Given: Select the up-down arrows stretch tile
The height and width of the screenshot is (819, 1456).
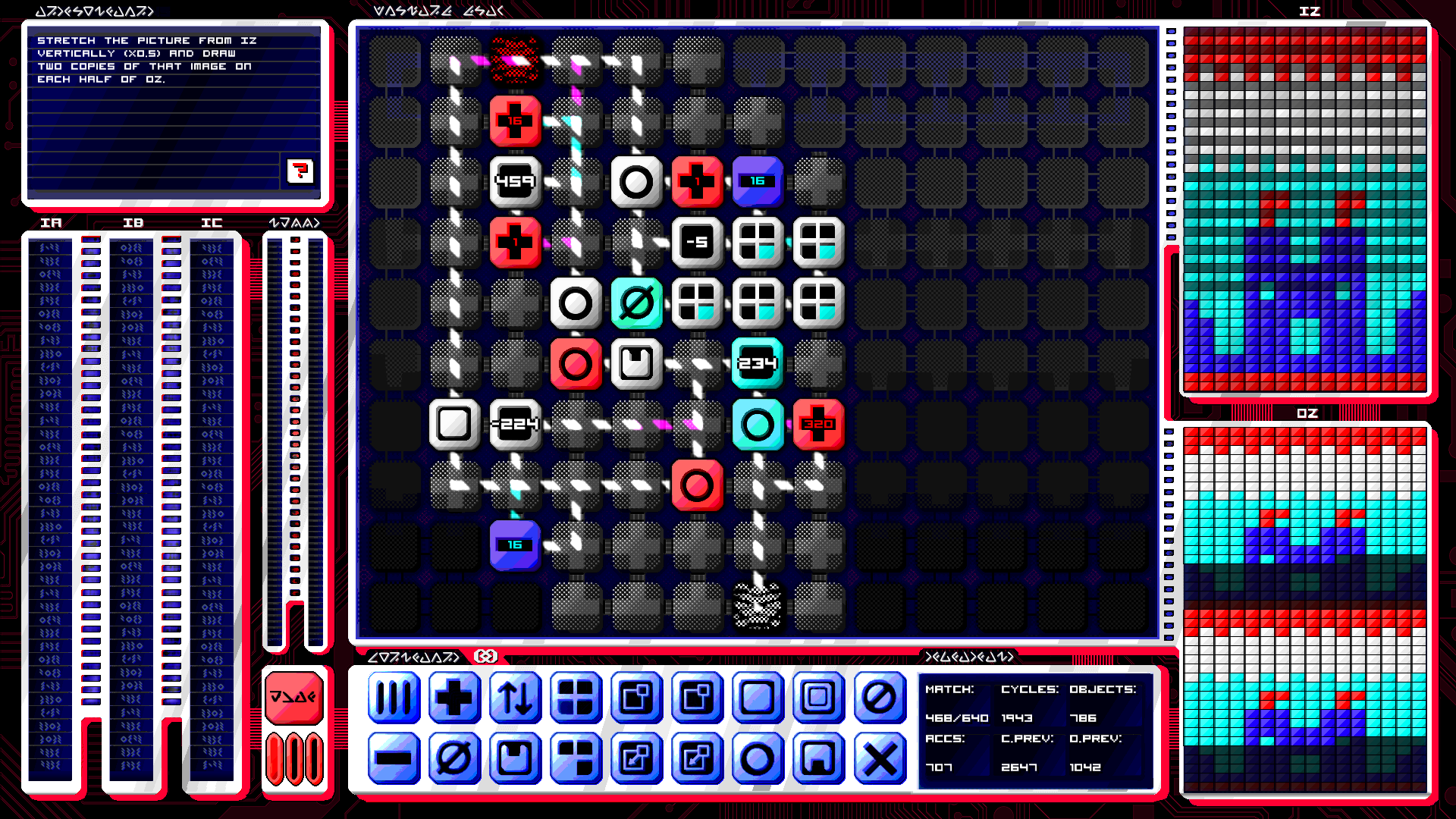Looking at the screenshot, I should pos(515,699).
